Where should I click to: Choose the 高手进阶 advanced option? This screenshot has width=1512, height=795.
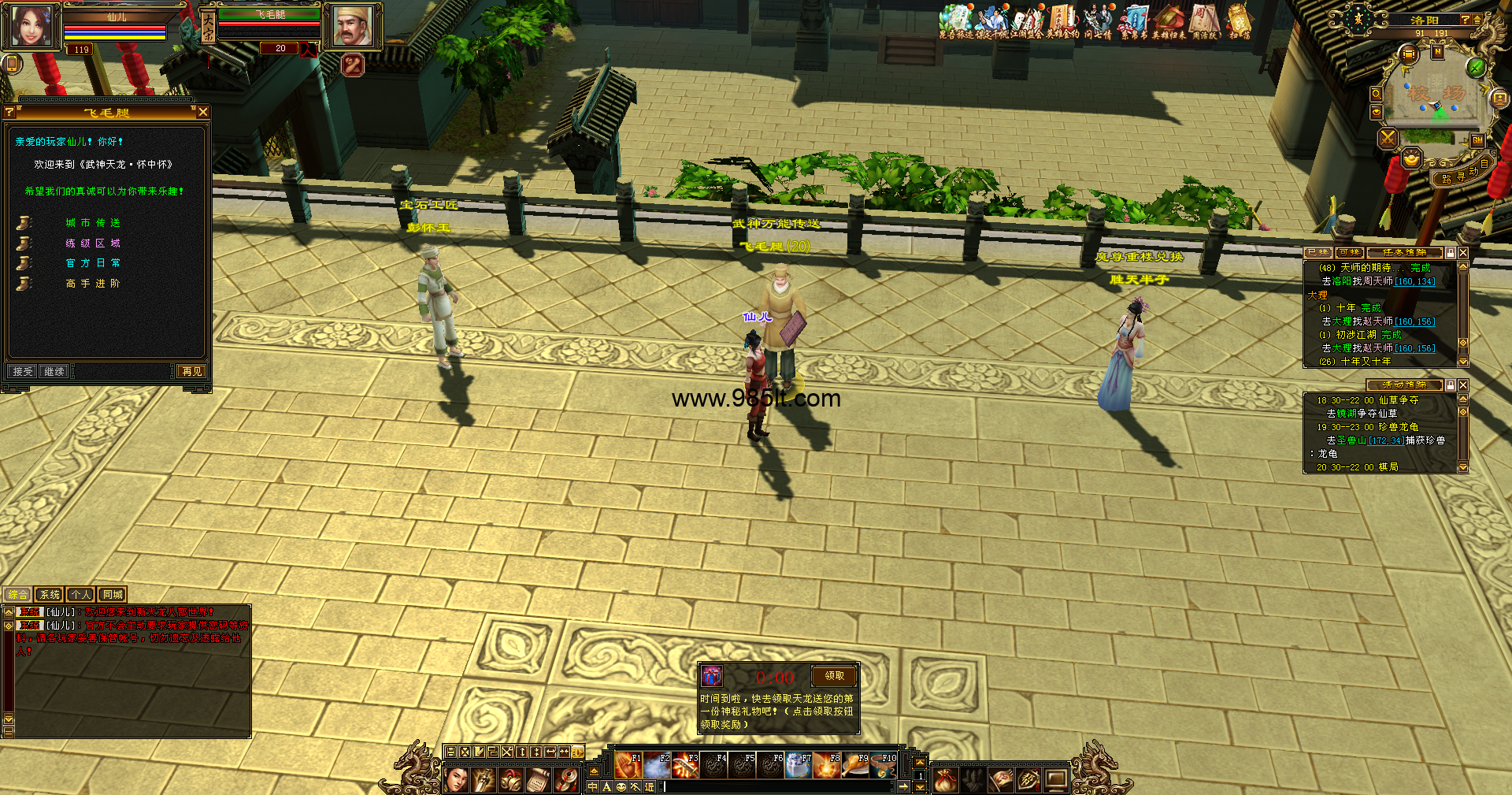click(x=93, y=284)
